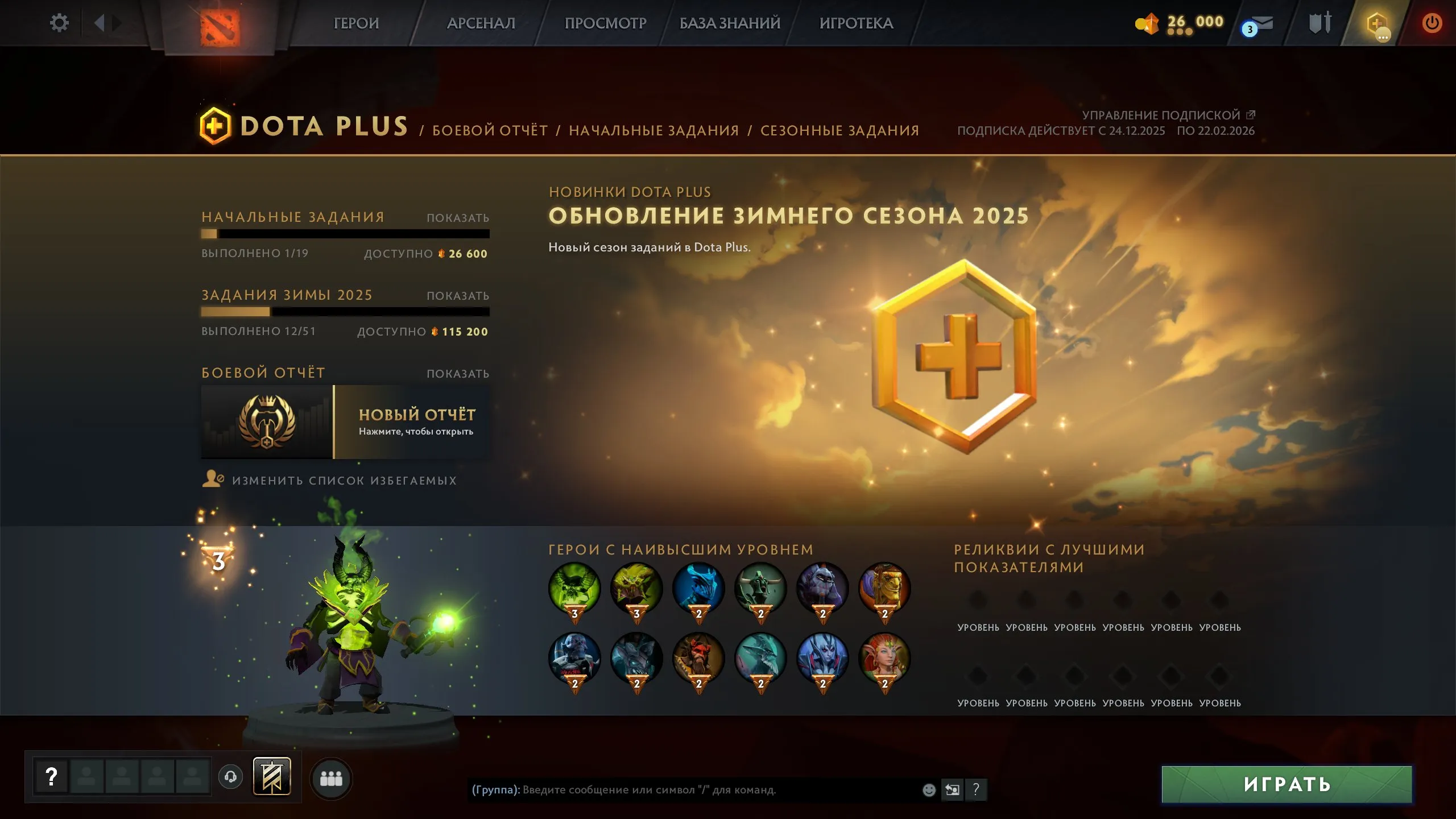Open the Armory shield and sword icon
The width and height of the screenshot is (1456, 819).
point(1319,23)
